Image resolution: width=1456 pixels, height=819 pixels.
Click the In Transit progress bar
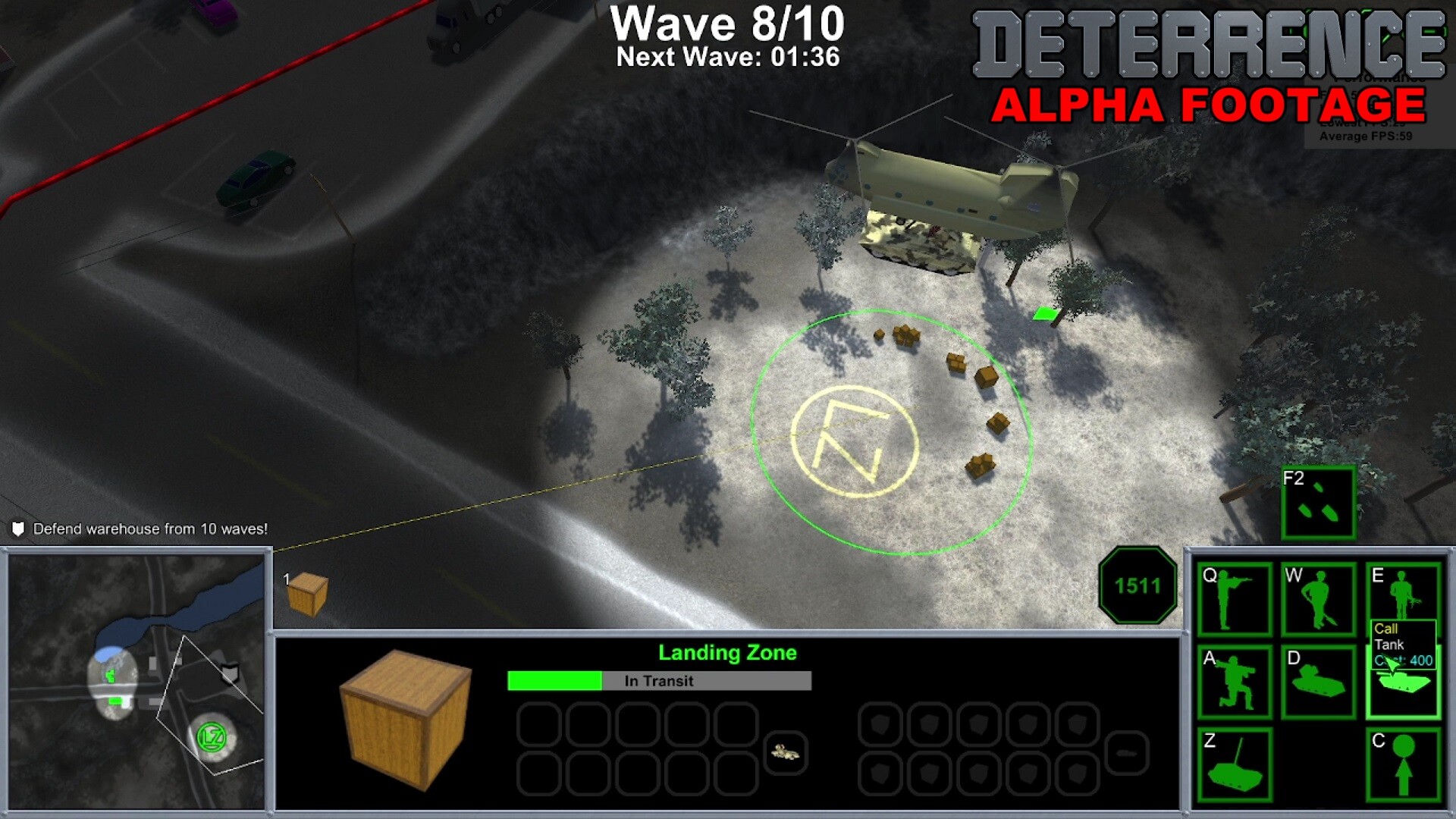coord(658,680)
